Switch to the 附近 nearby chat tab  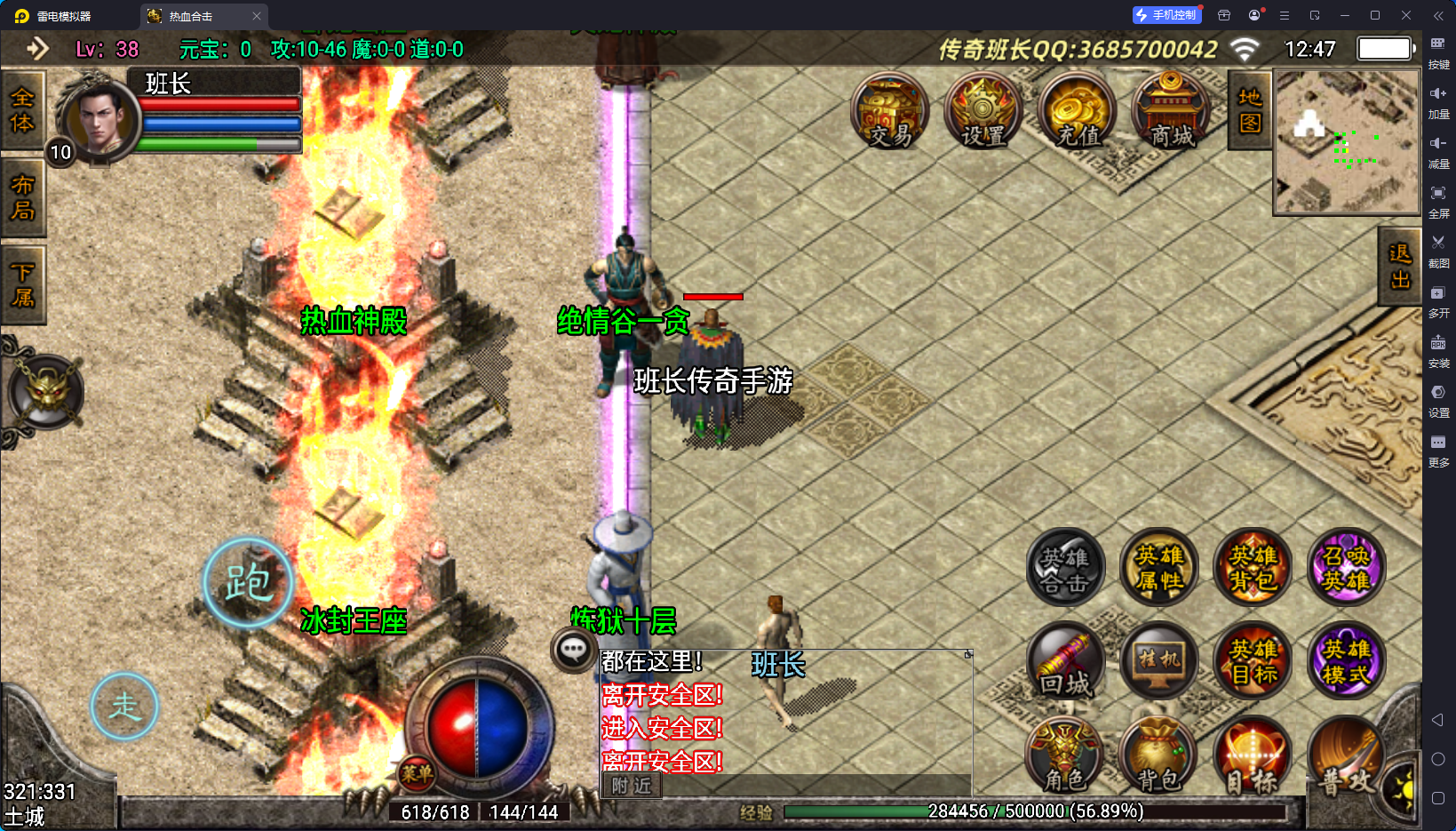pyautogui.click(x=632, y=786)
